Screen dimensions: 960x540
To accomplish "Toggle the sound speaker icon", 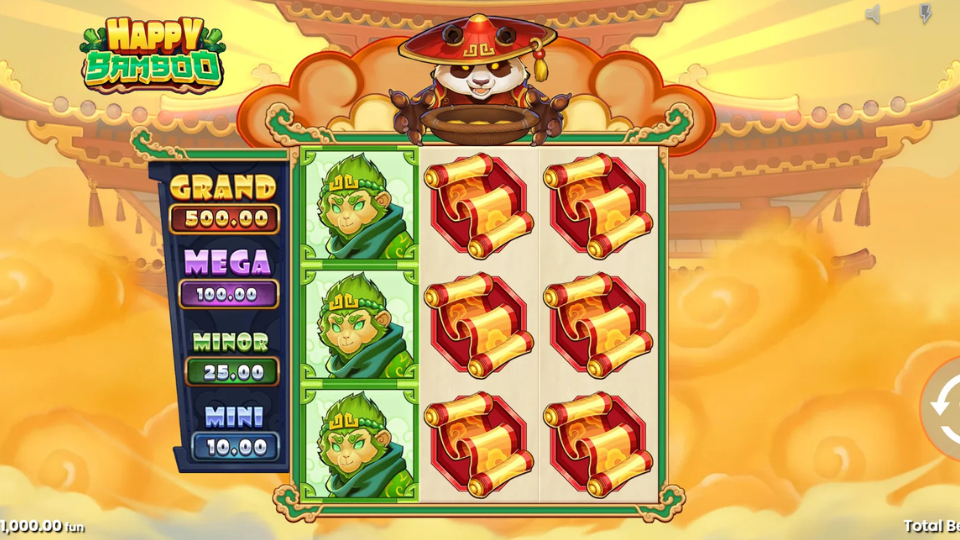I will click(x=873, y=14).
